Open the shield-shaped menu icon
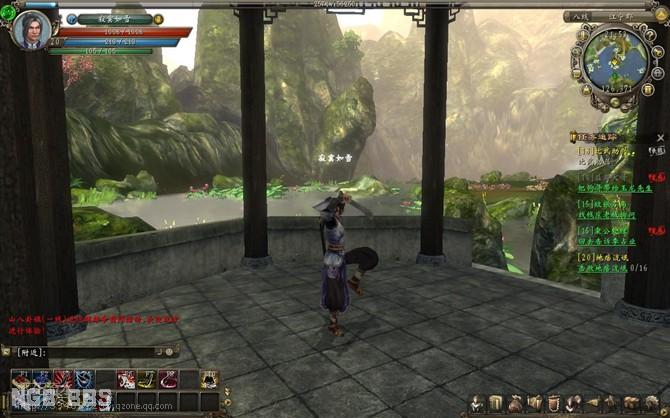Viewport: 670px width, 418px height. pyautogui.click(x=554, y=402)
